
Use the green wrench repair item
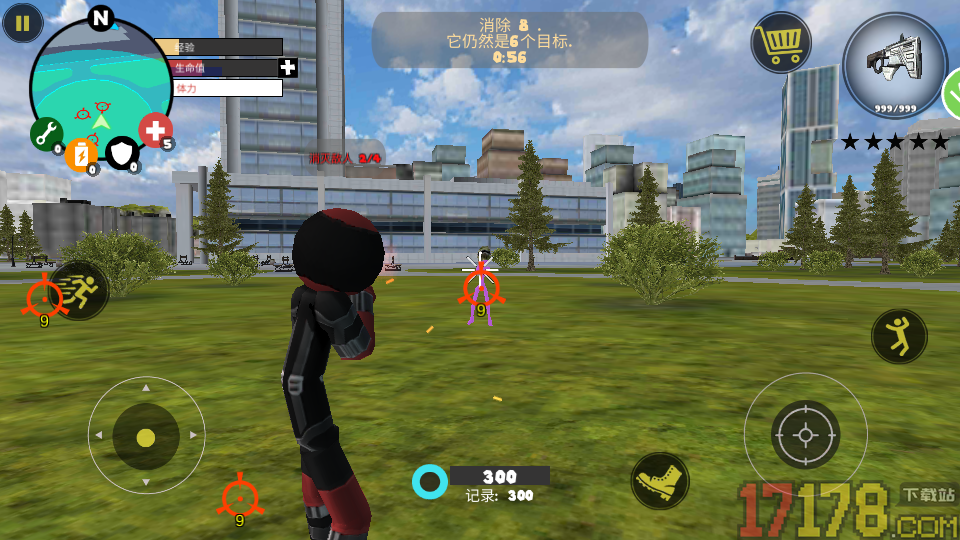[46, 134]
